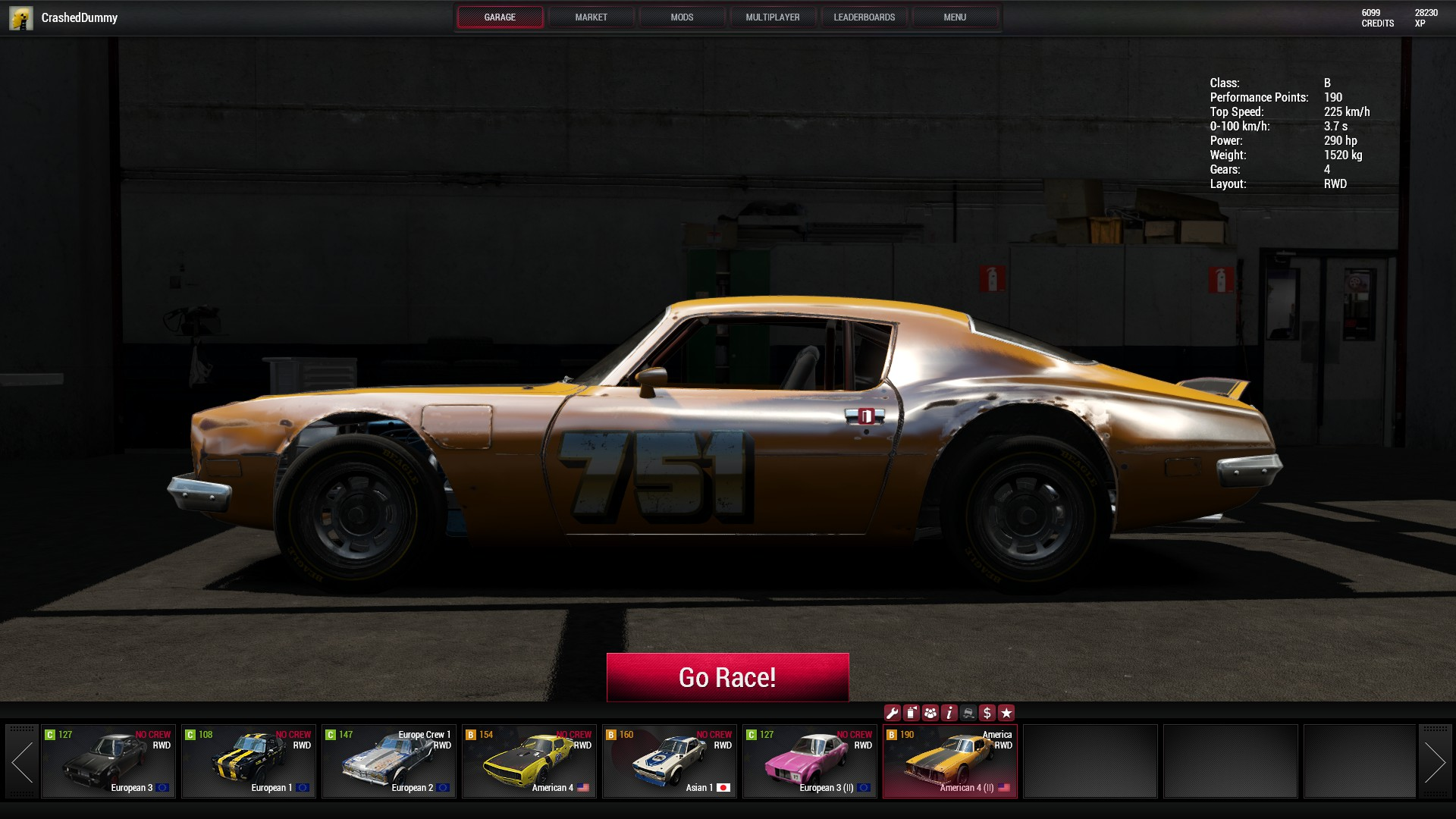Image resolution: width=1456 pixels, height=819 pixels.
Task: Open the spray paint icon
Action: point(911,713)
